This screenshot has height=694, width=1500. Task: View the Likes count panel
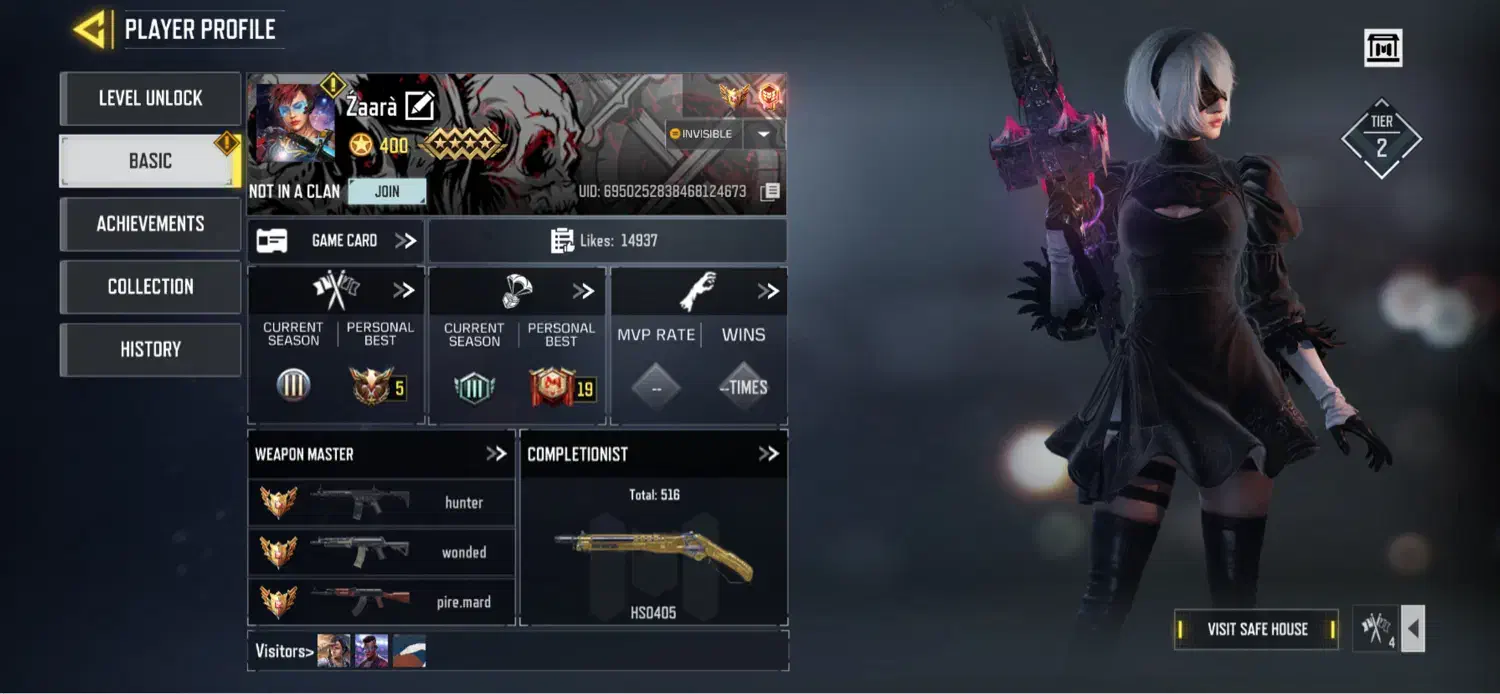[x=607, y=241]
